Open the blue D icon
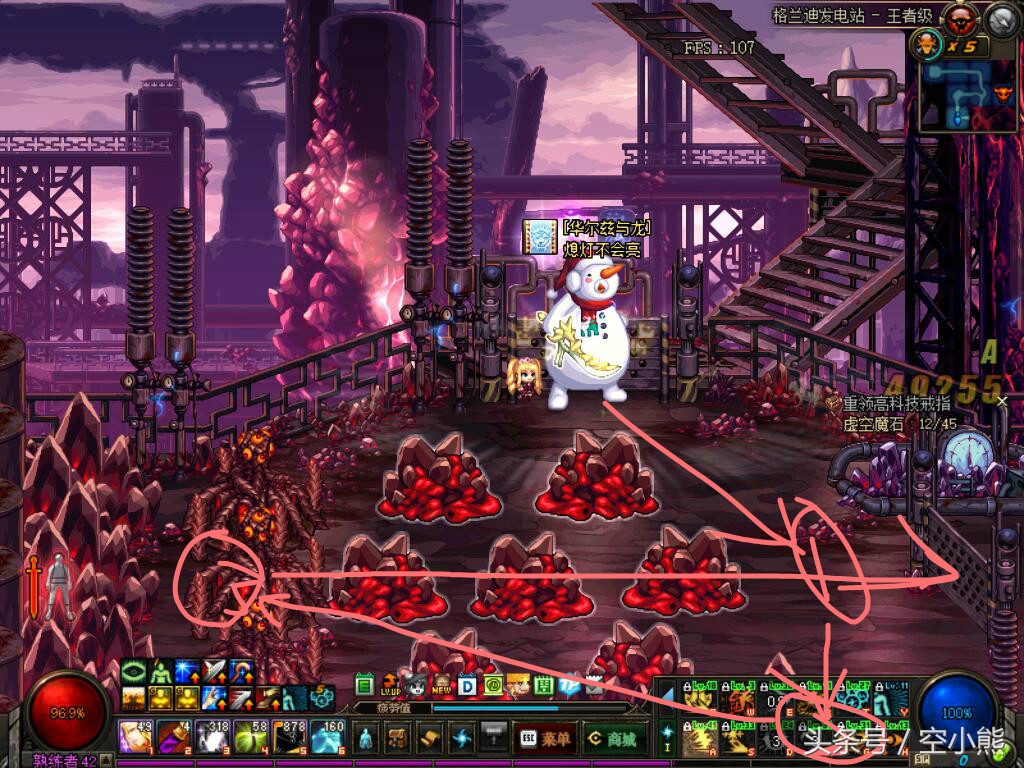 (x=467, y=686)
